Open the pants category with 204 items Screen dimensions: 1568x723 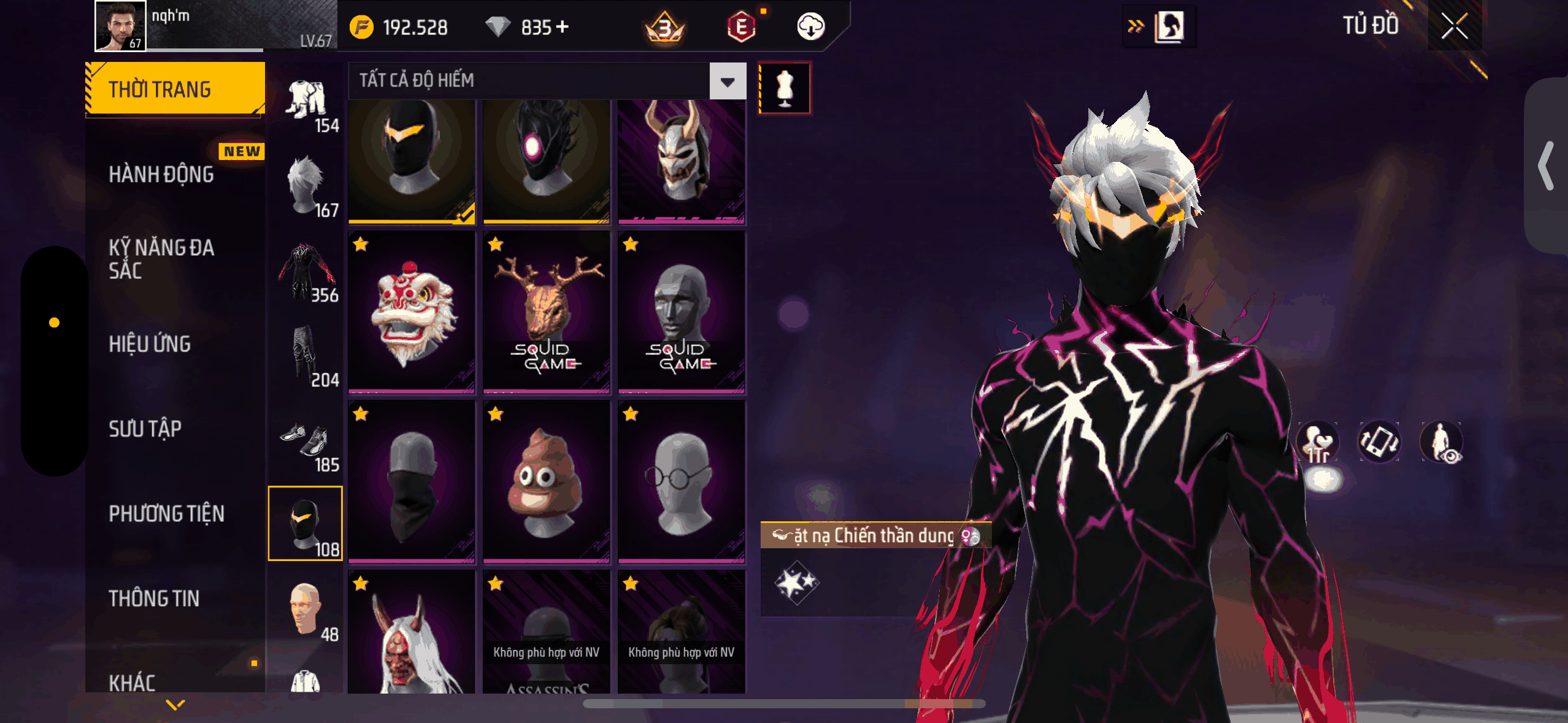[306, 357]
